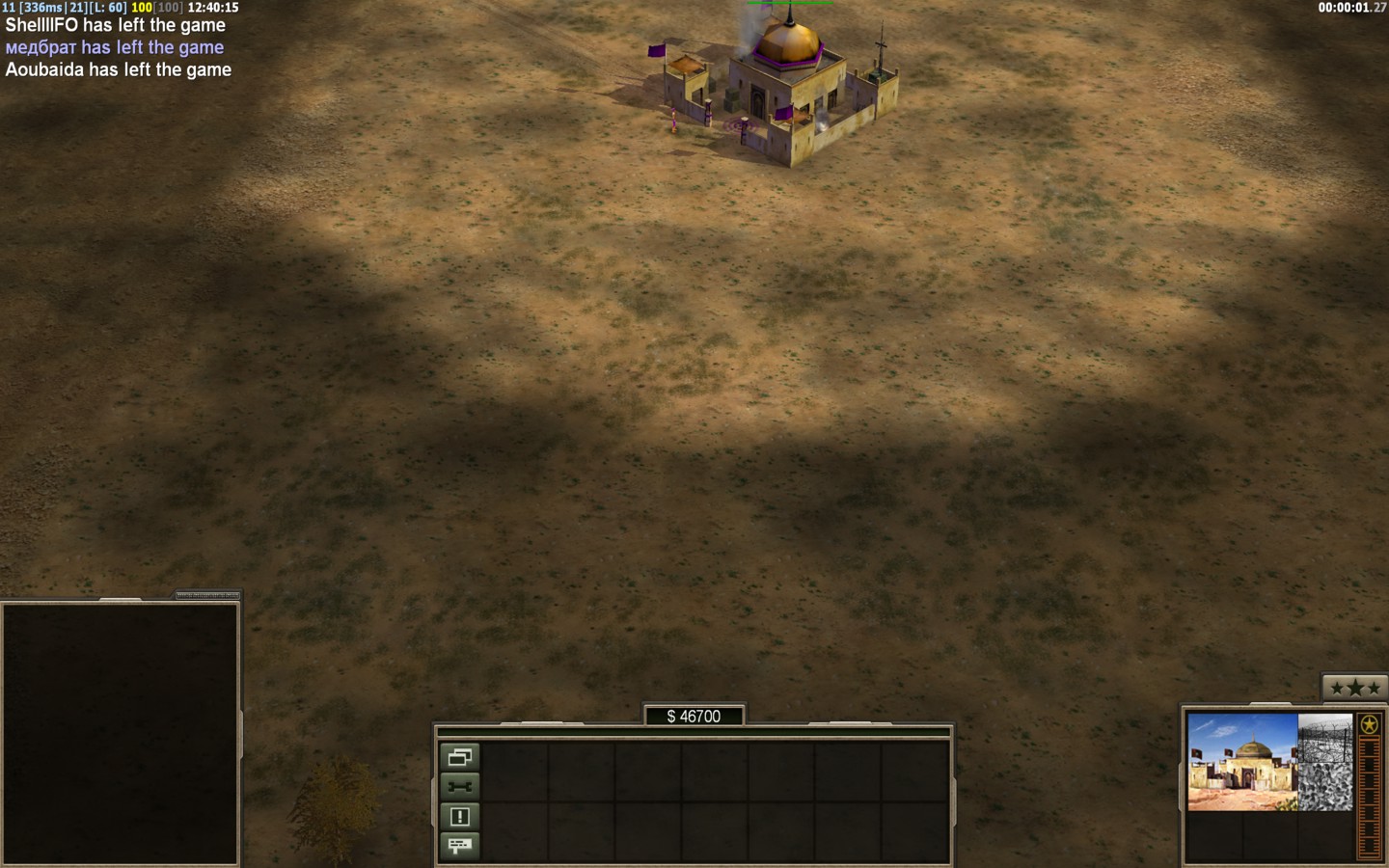
Task: Click the blacked-out radar minimap
Action: click(120, 733)
